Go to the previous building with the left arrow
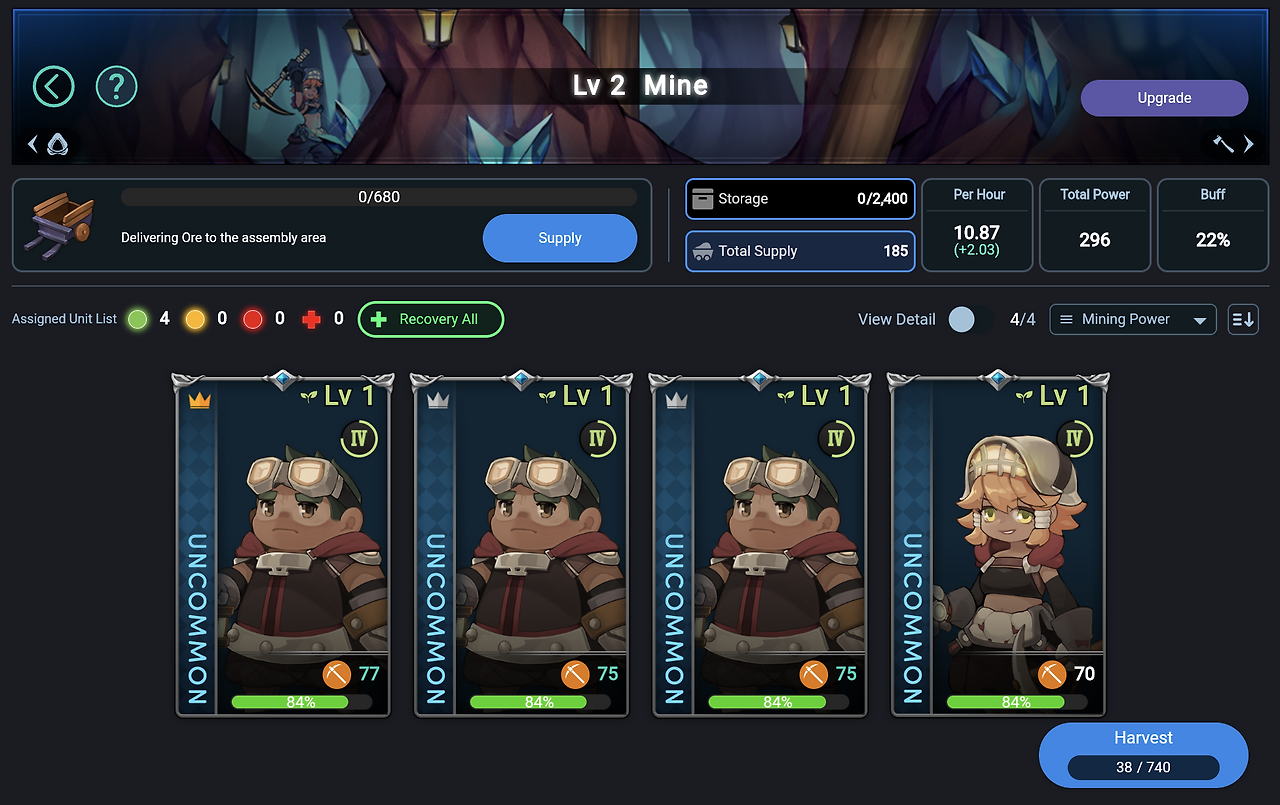The height and width of the screenshot is (805, 1280). click(x=33, y=145)
